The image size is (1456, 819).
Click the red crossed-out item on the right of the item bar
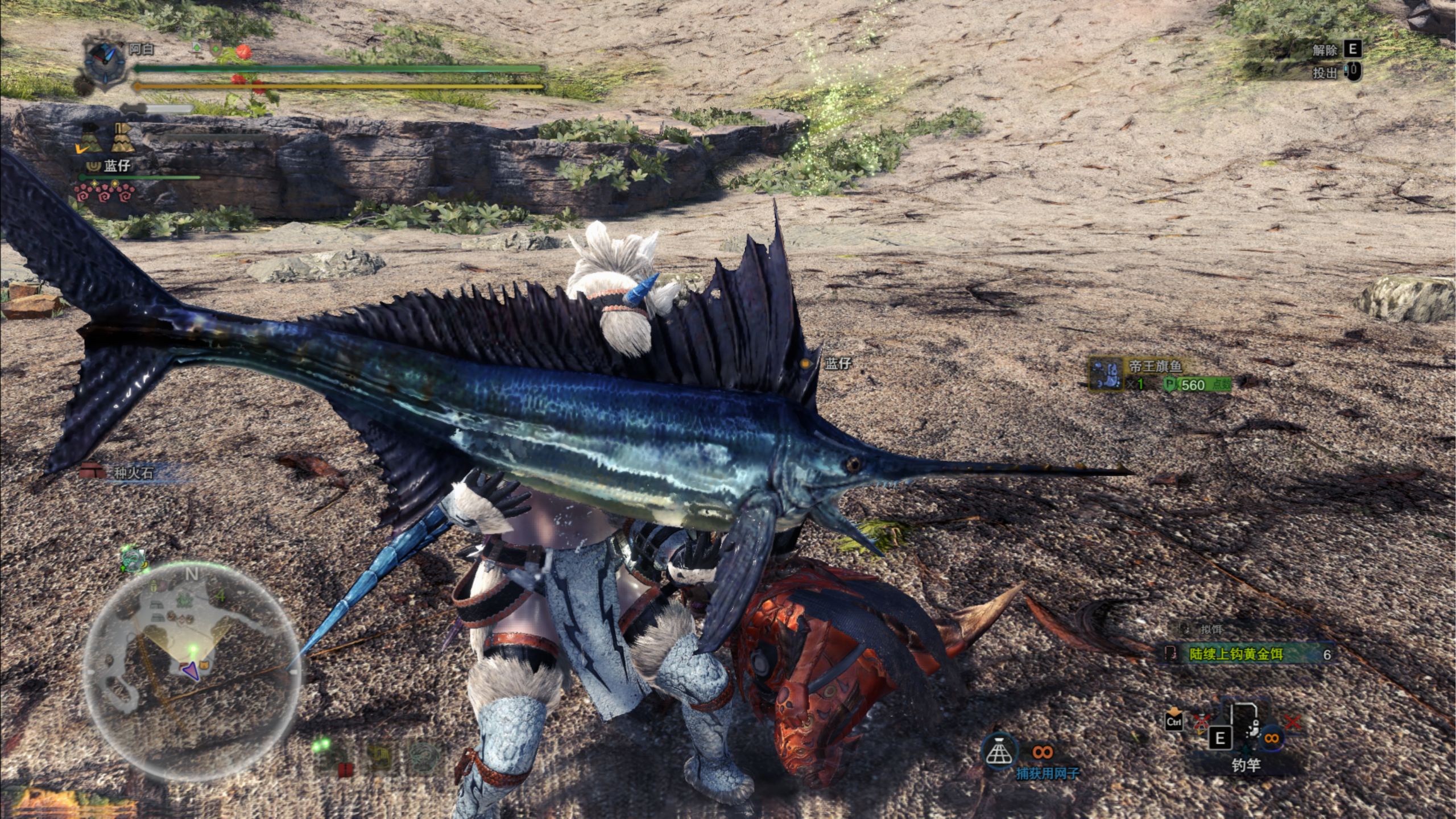pos(1293,722)
